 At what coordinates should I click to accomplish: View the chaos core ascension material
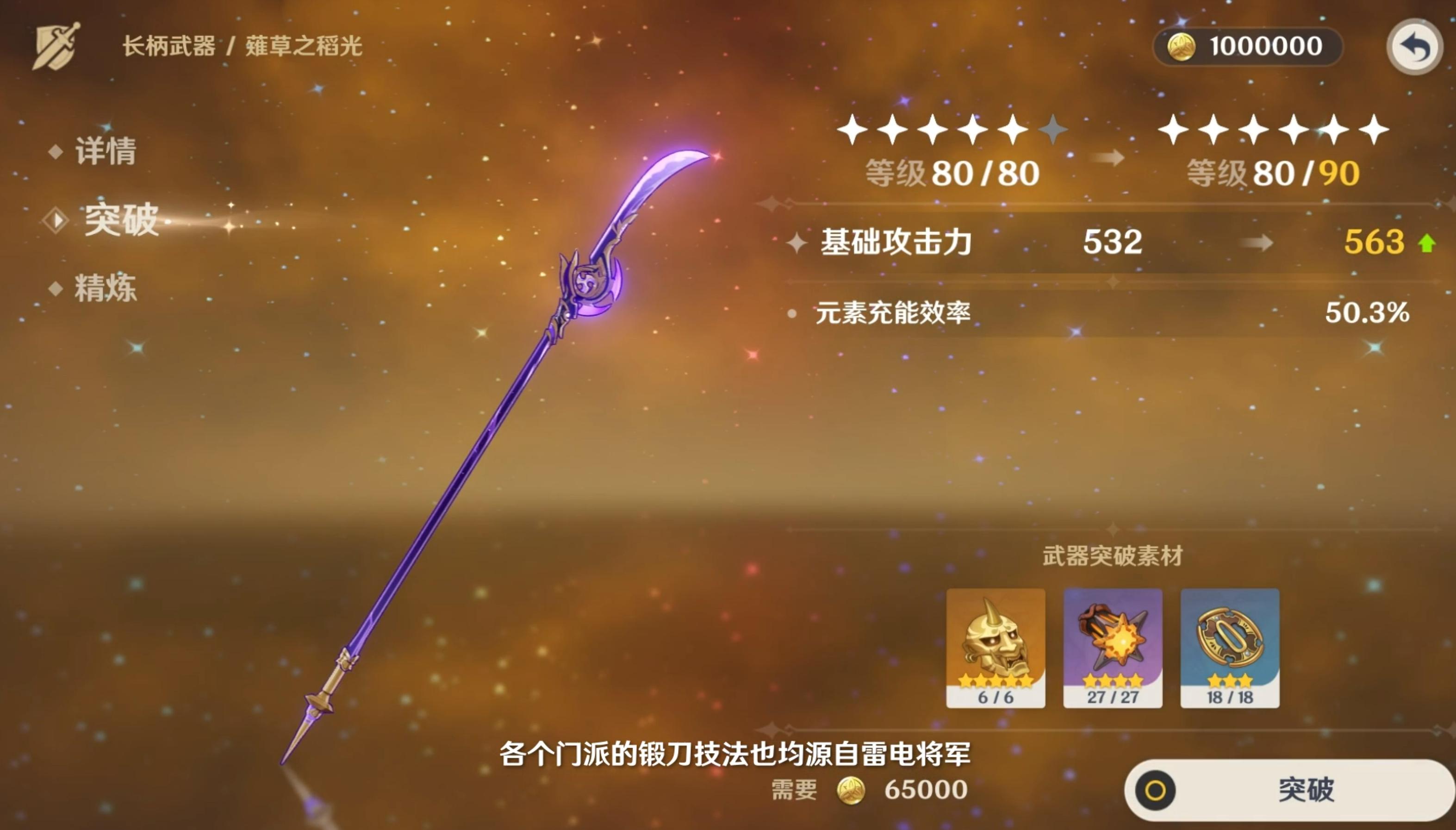[1113, 648]
